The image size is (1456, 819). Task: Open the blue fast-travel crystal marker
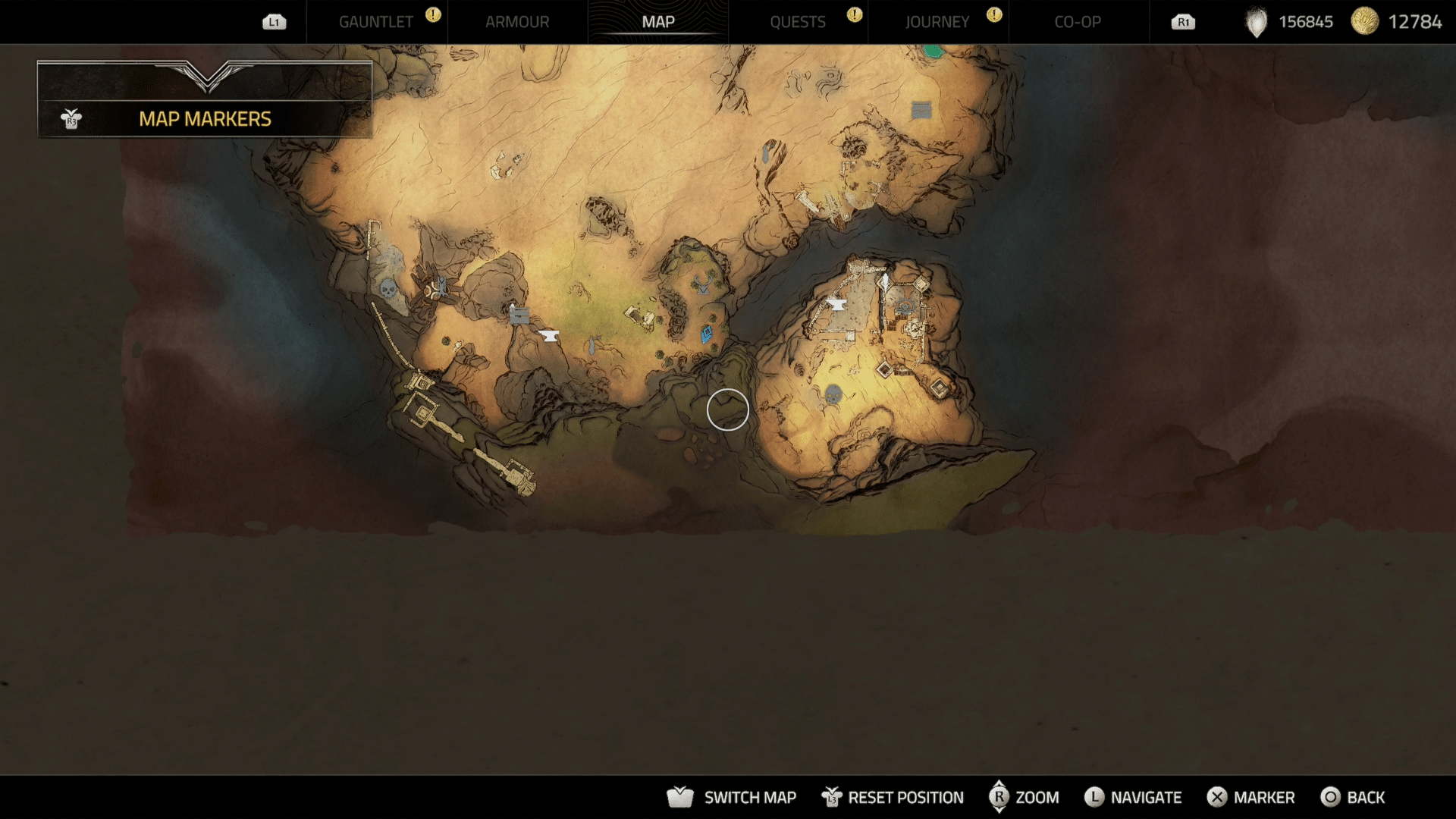706,335
